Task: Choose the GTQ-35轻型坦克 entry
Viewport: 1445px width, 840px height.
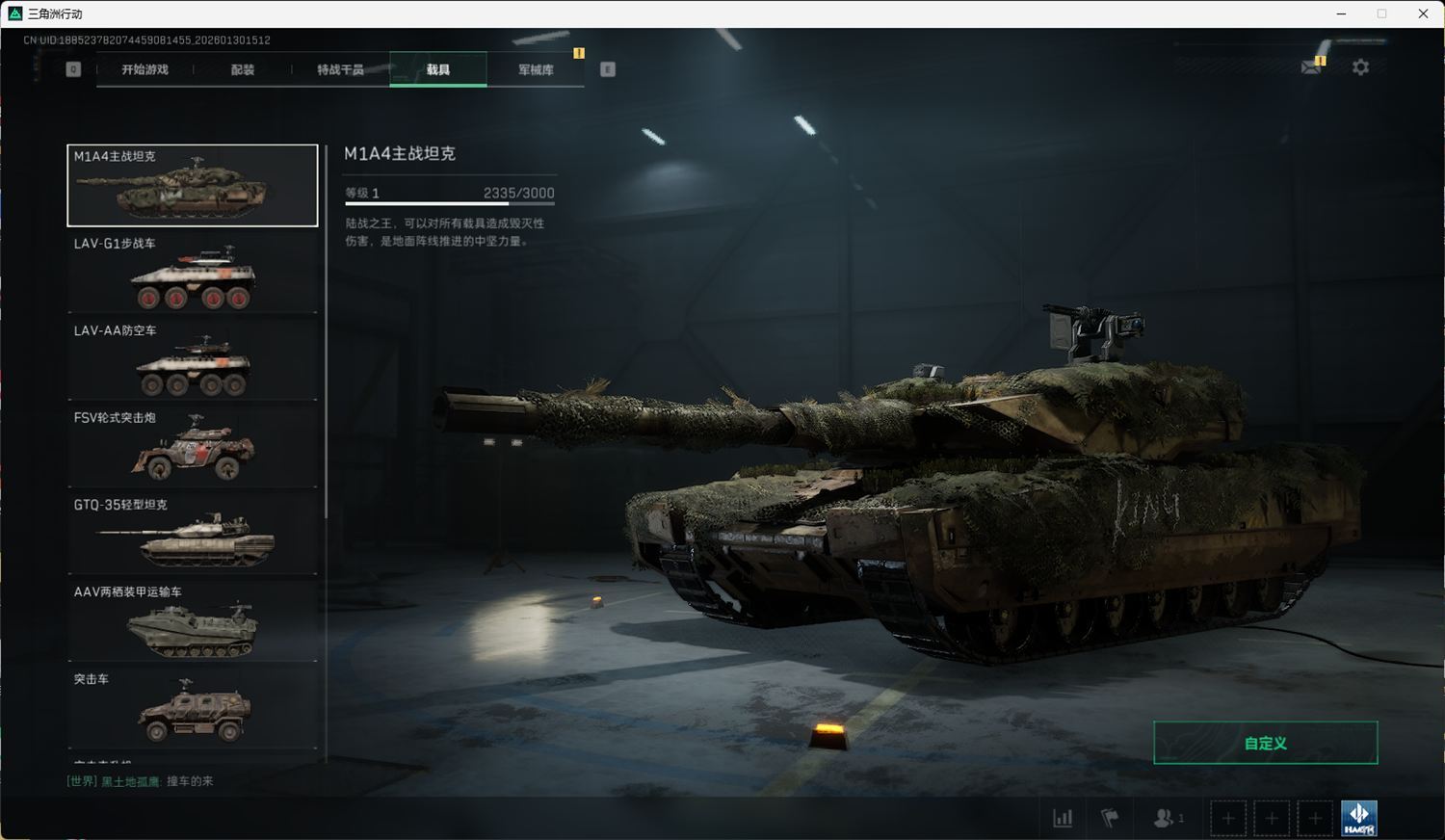Action: (193, 535)
